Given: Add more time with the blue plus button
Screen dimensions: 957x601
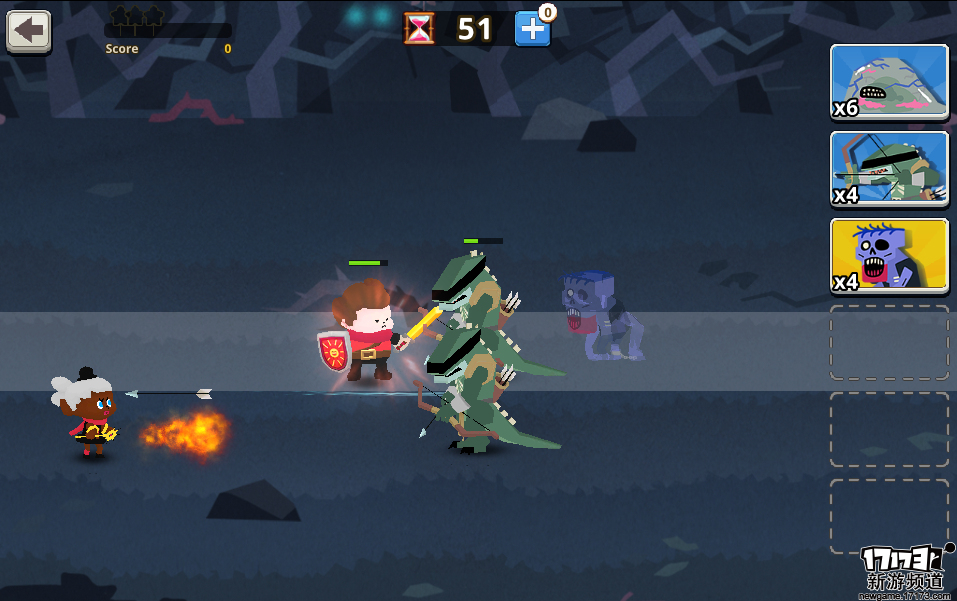Looking at the screenshot, I should click(532, 29).
